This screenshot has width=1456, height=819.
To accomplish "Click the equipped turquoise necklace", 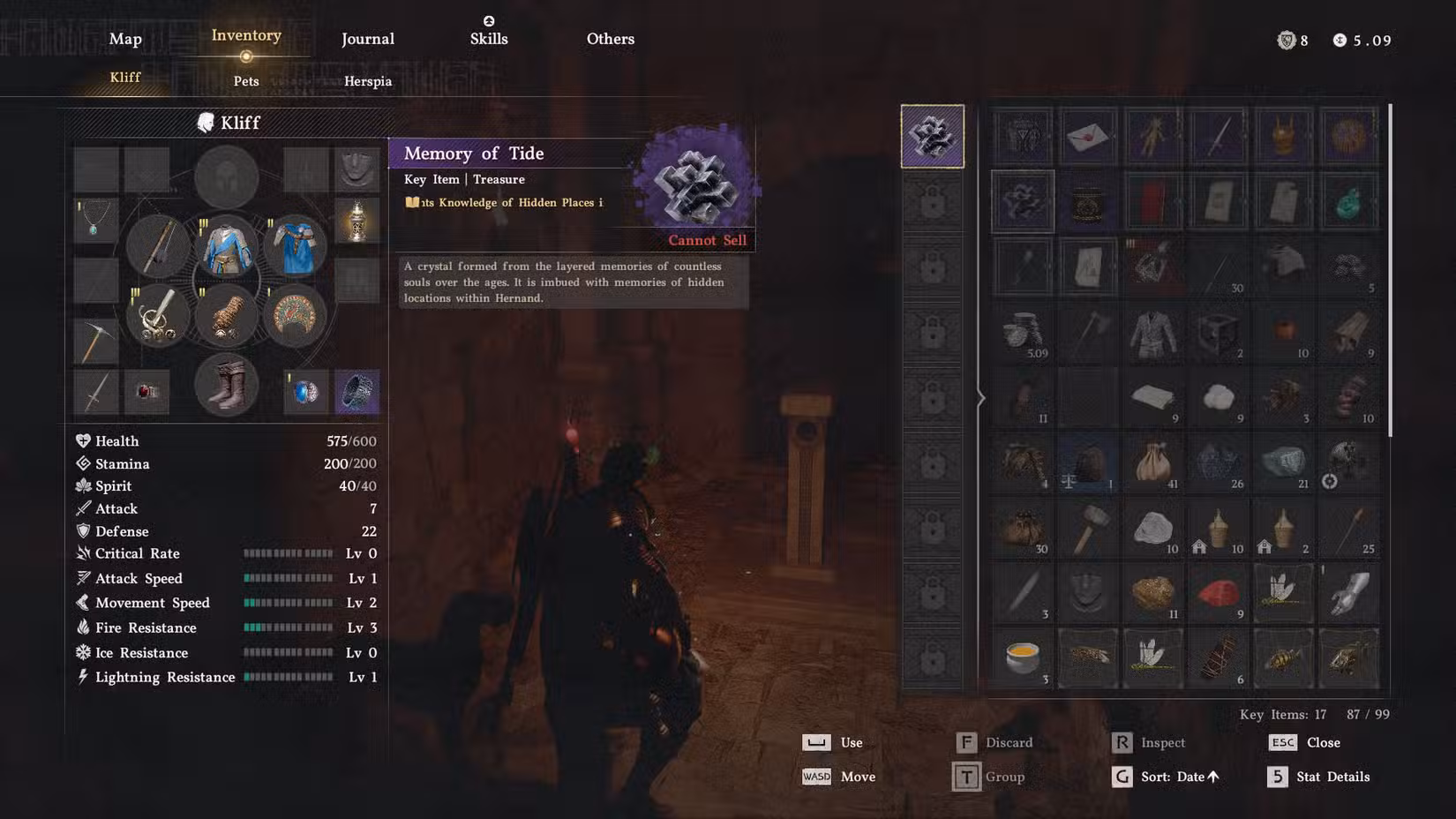I will coord(95,221).
